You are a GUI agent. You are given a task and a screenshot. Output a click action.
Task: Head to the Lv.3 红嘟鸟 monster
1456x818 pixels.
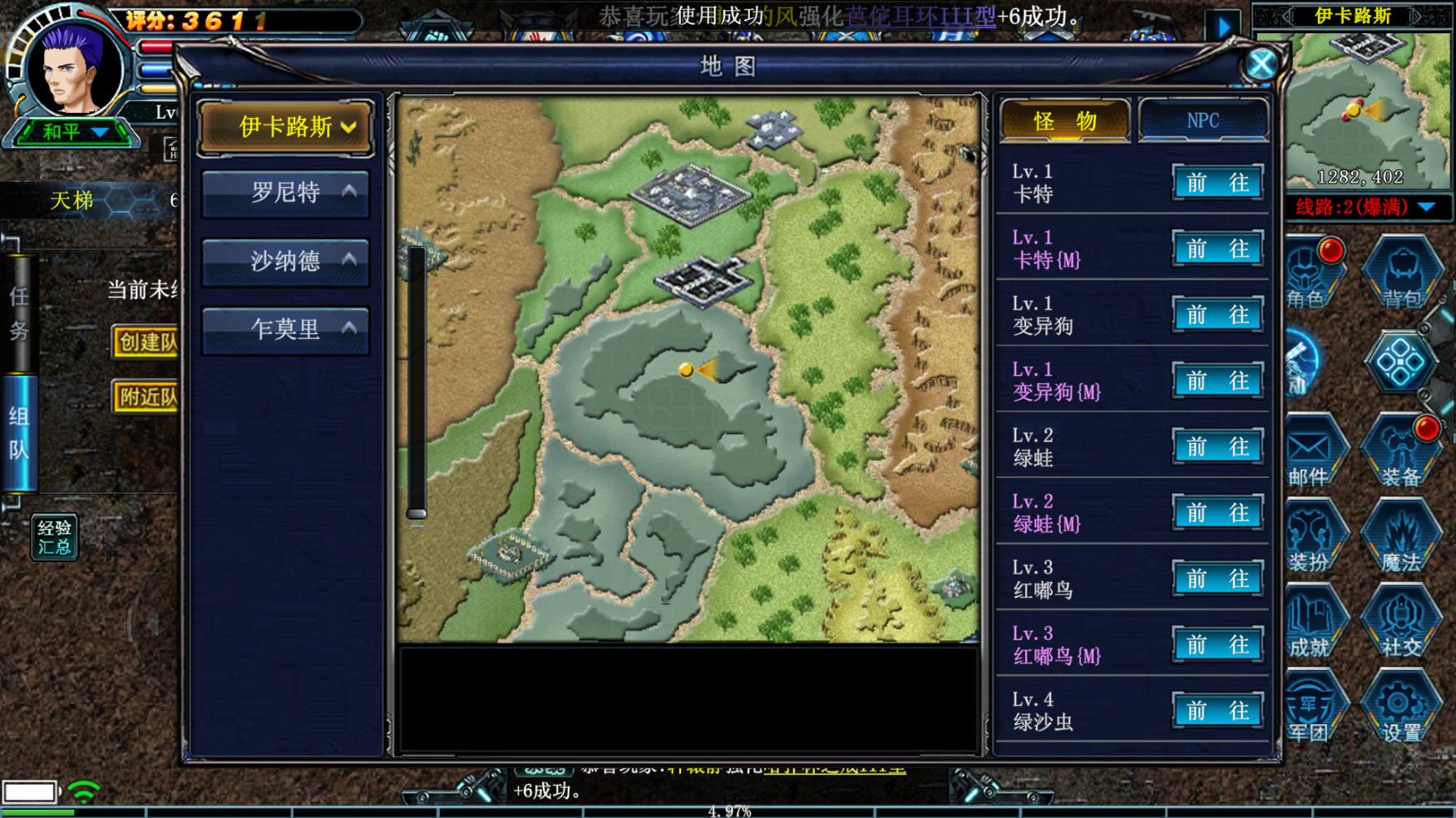(1217, 579)
